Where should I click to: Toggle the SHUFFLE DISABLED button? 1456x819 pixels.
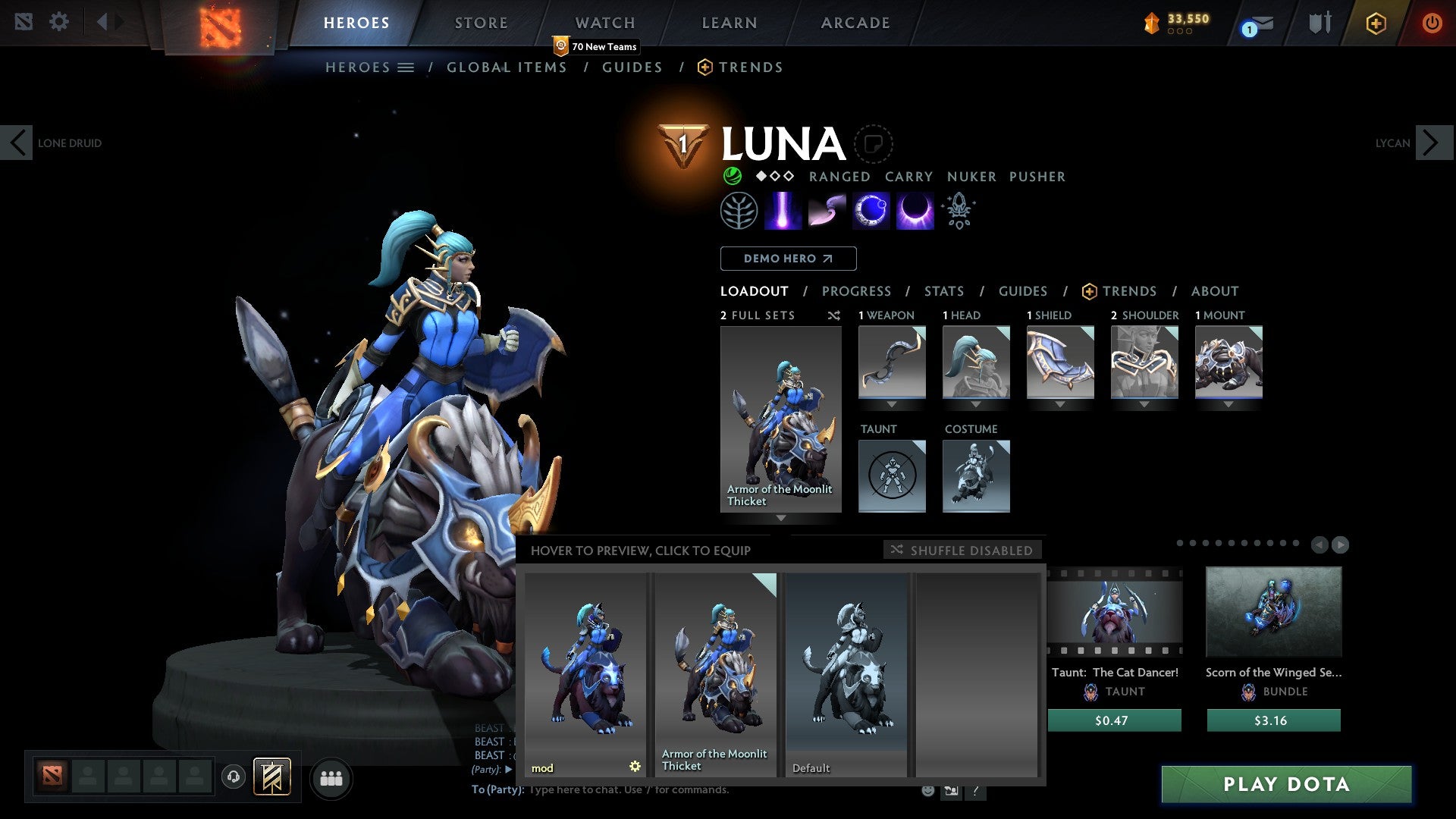962,550
